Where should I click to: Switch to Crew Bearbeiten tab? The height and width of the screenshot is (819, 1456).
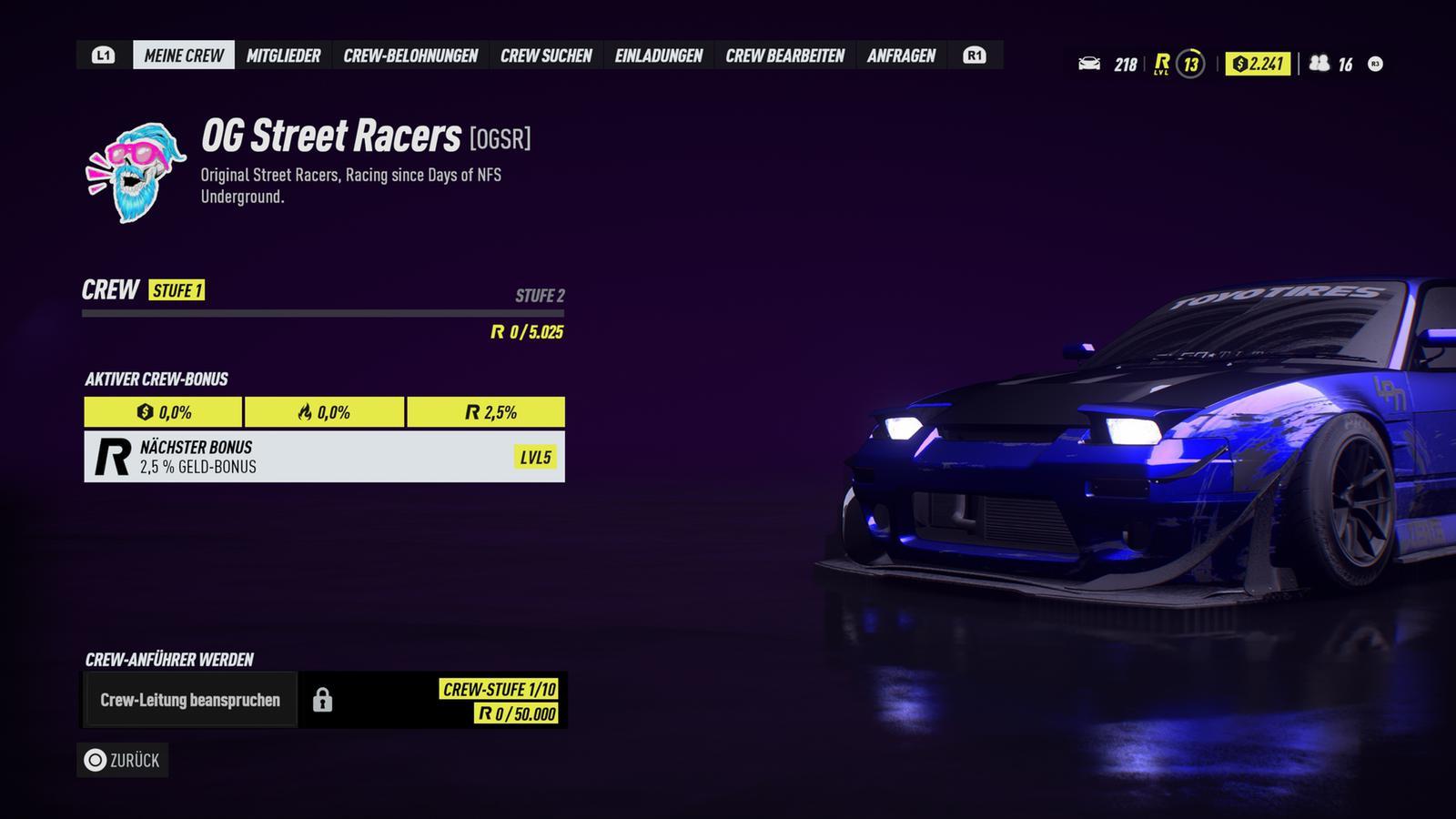click(784, 56)
